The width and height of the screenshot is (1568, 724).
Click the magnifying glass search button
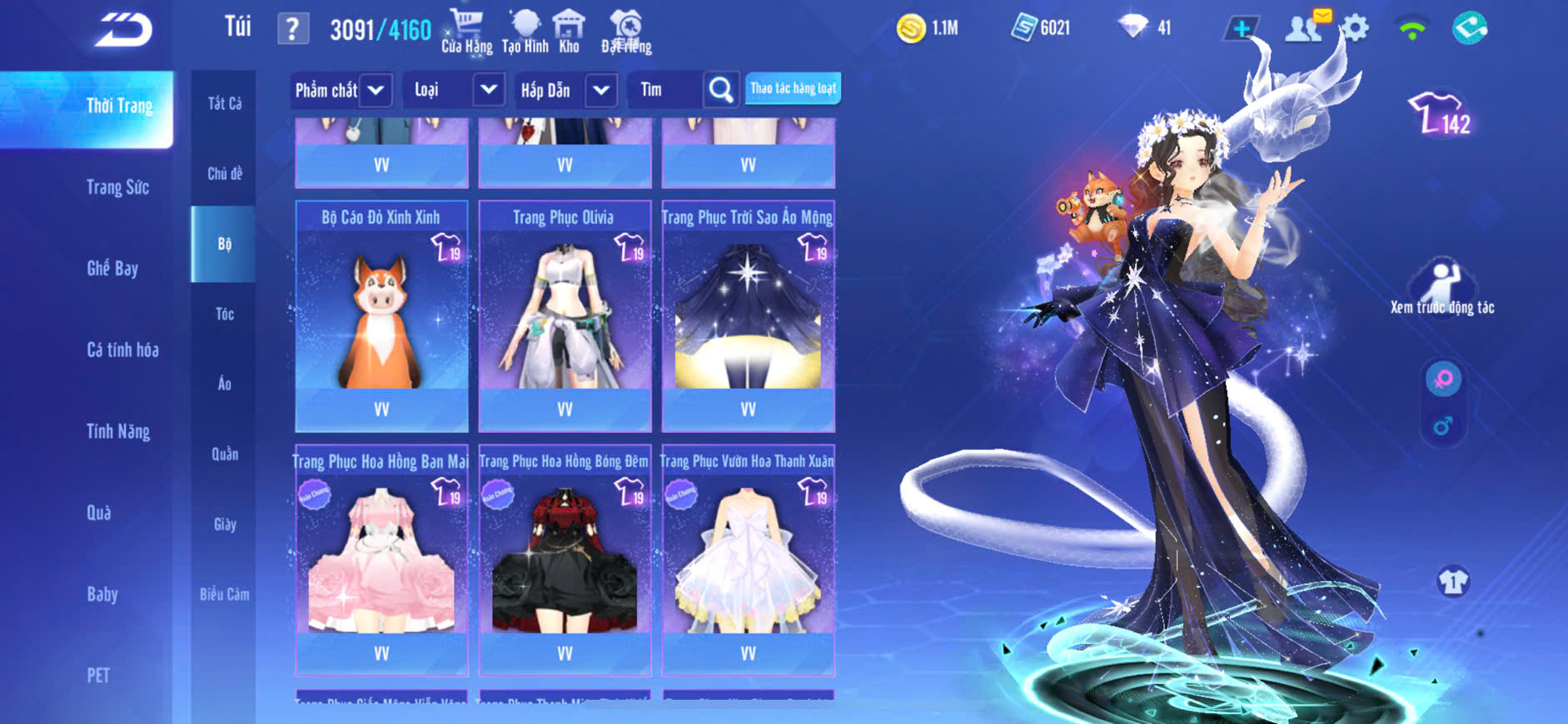pyautogui.click(x=720, y=90)
